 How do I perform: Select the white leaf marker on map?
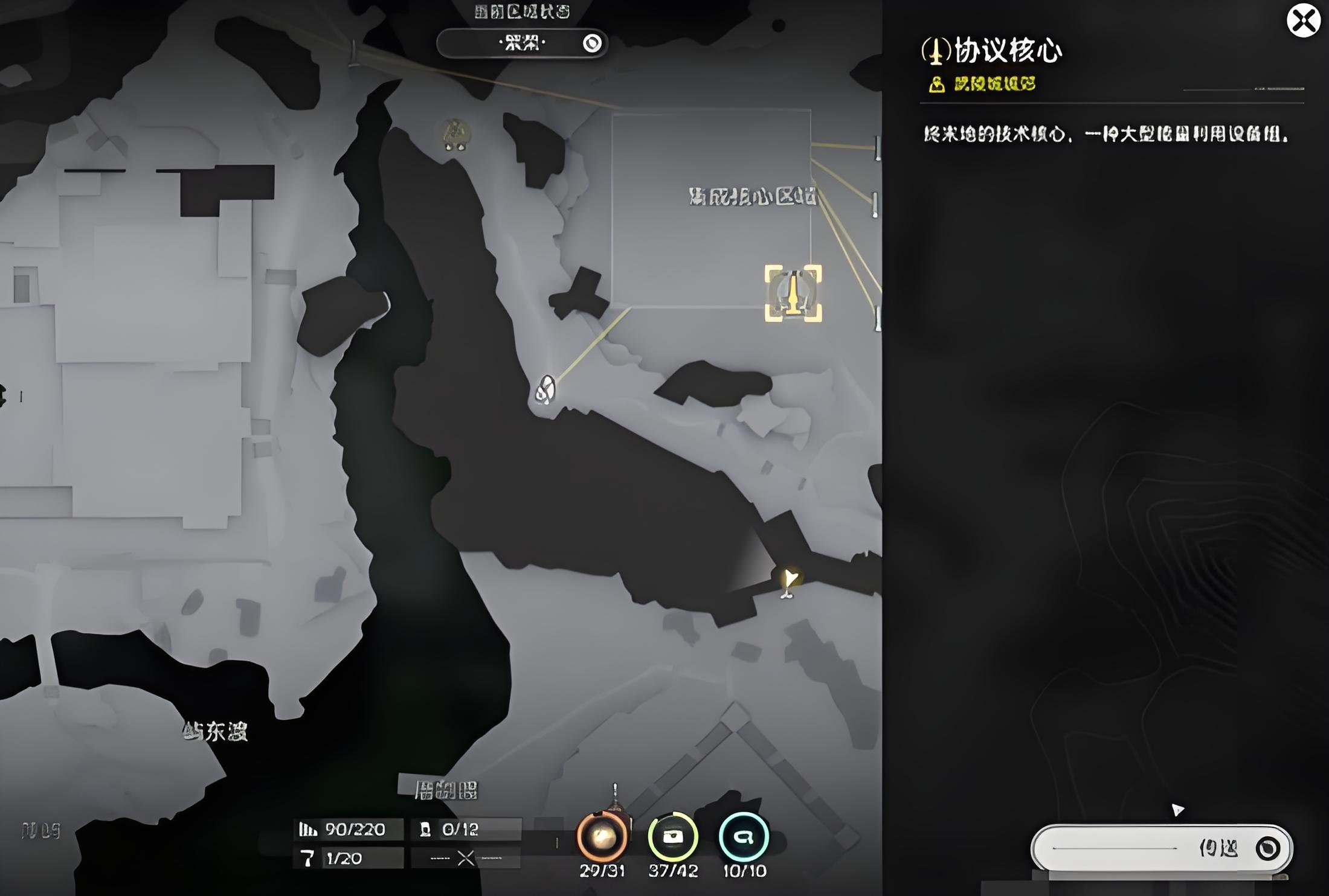(x=545, y=389)
